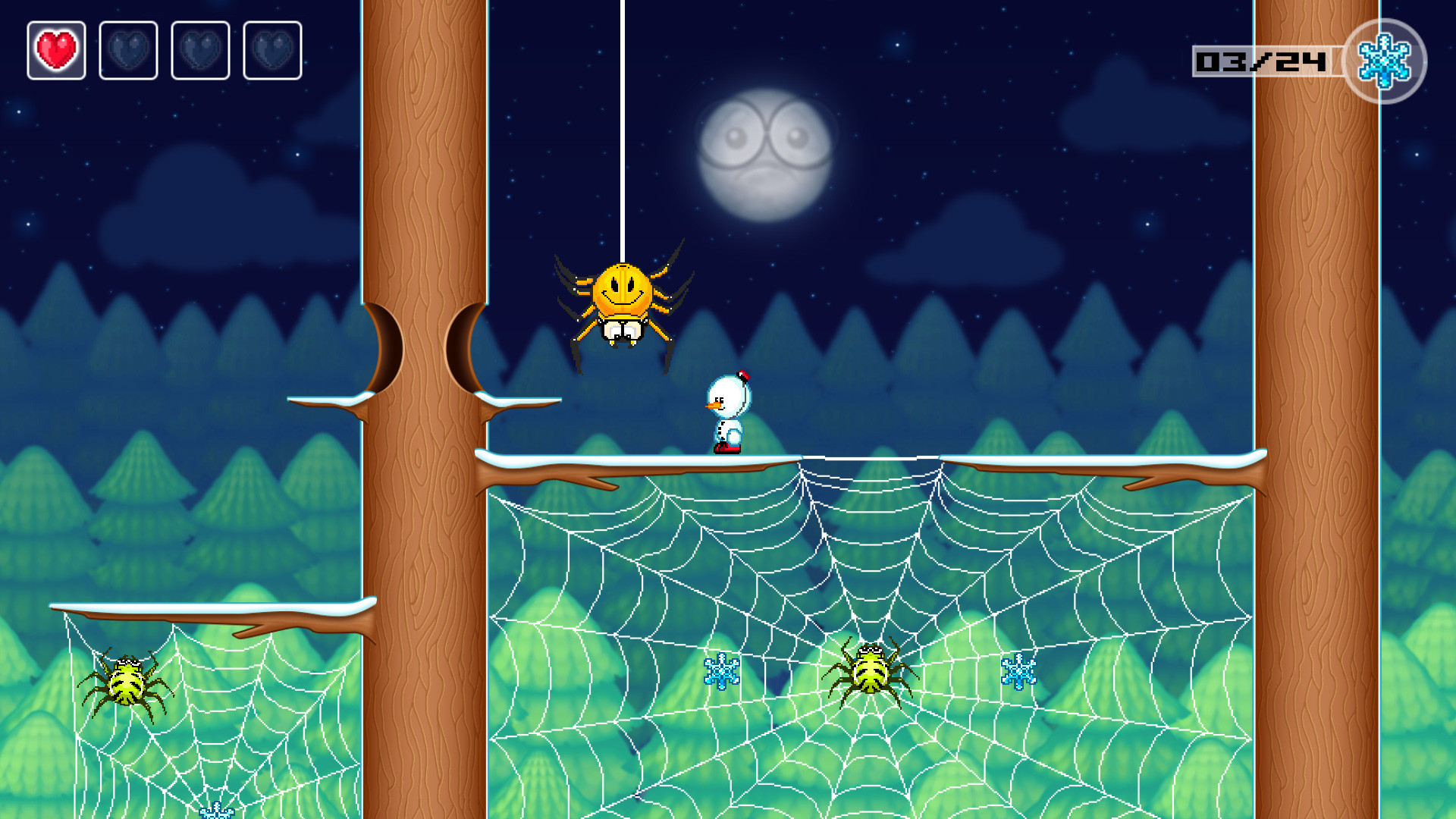
Task: Select the red heart in the health bar
Action: click(x=56, y=51)
